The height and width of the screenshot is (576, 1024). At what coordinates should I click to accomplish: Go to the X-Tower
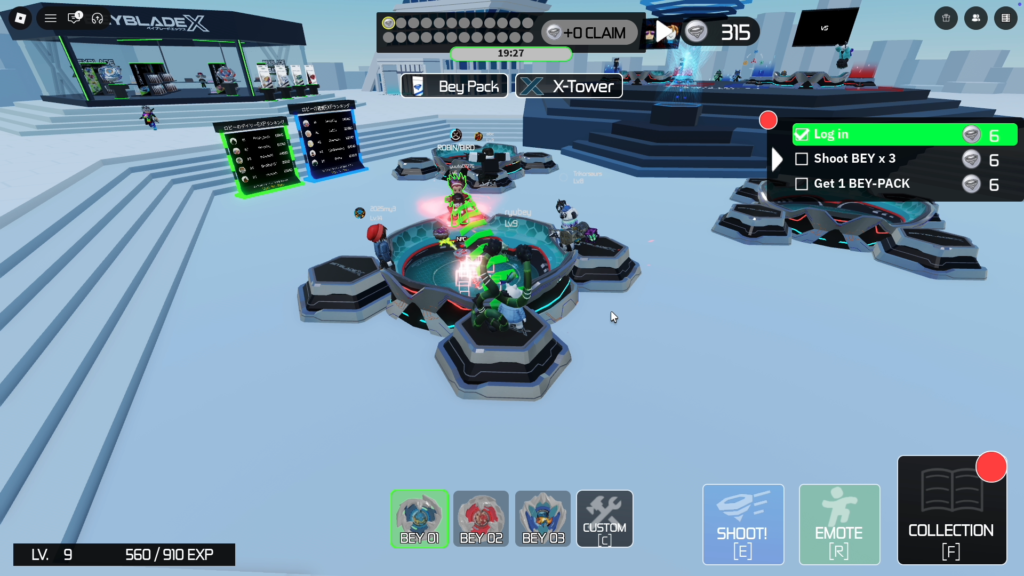570,86
